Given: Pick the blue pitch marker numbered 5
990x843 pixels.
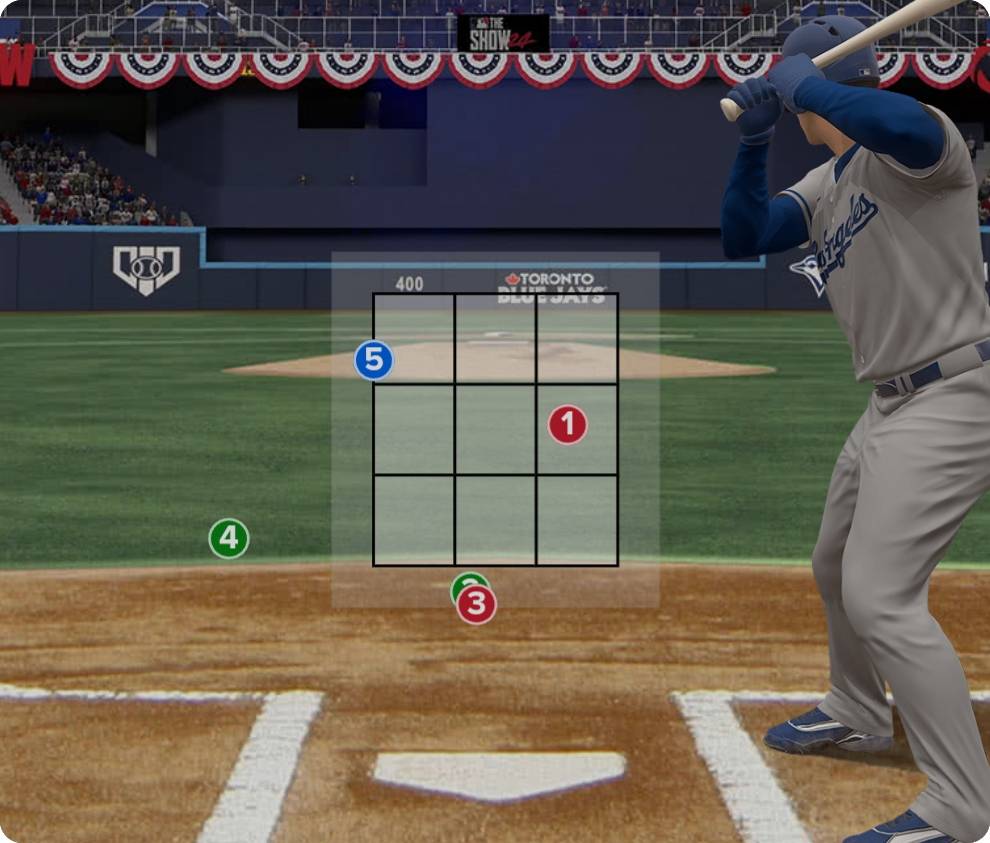Looking at the screenshot, I should [374, 361].
